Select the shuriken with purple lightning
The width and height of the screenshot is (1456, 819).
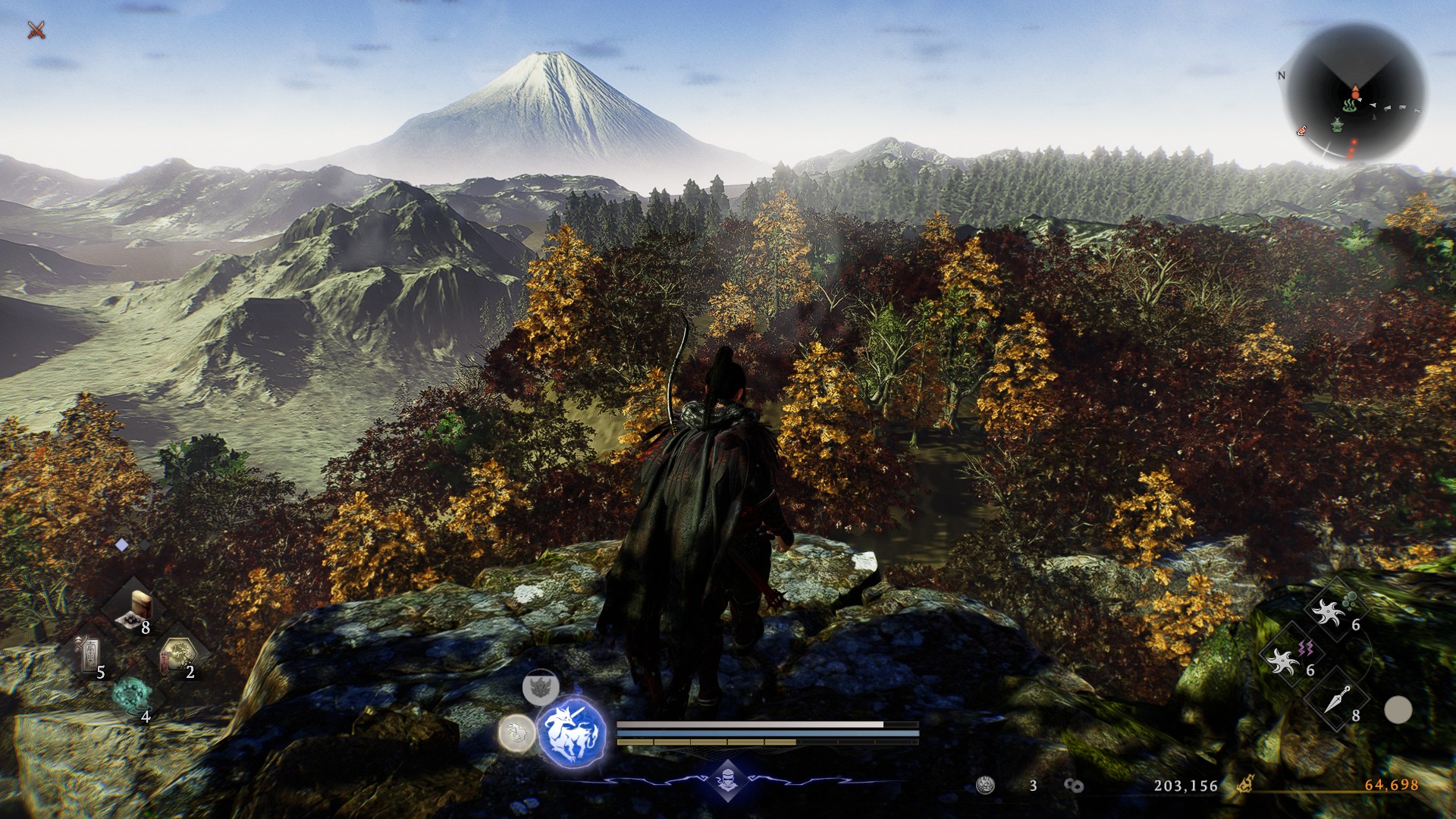tap(1288, 658)
